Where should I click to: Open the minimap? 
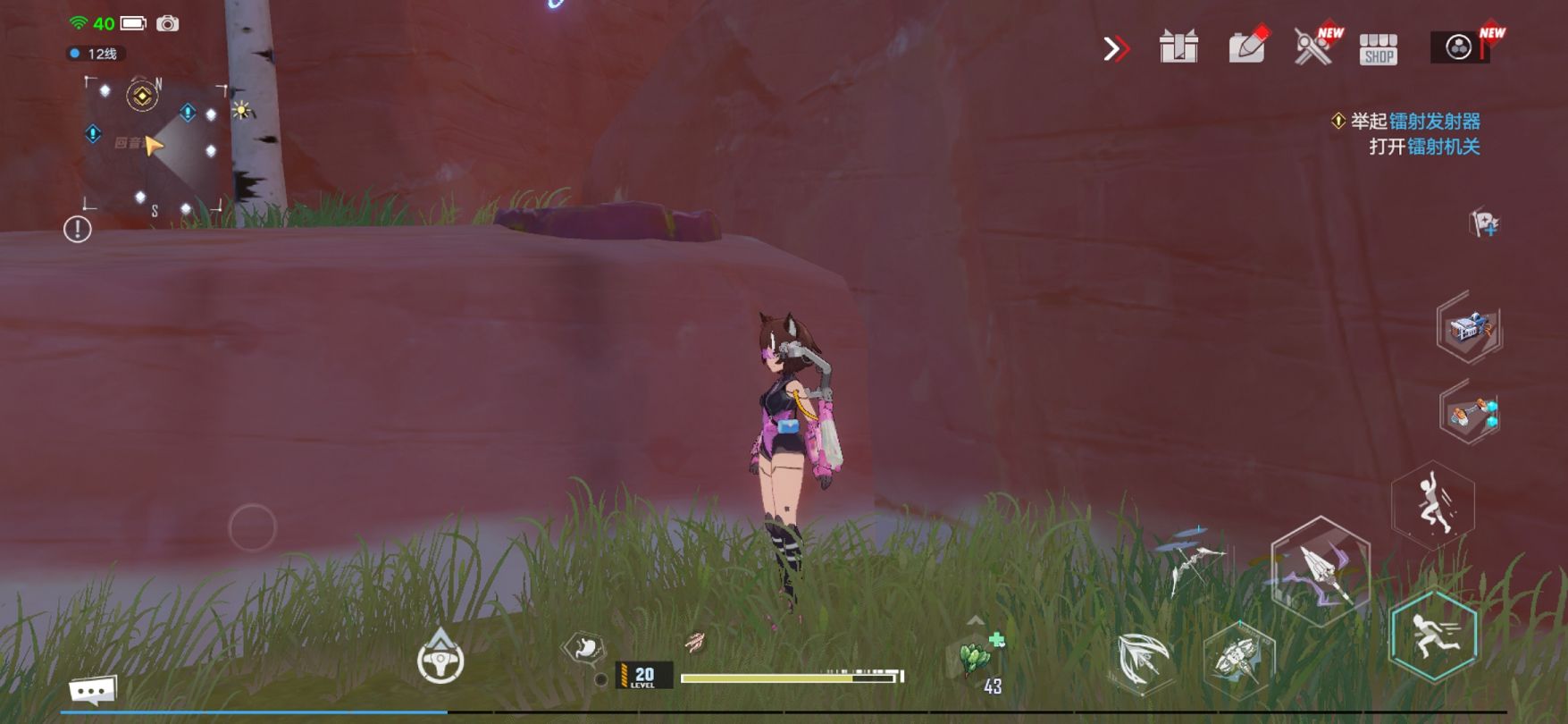coord(154,145)
